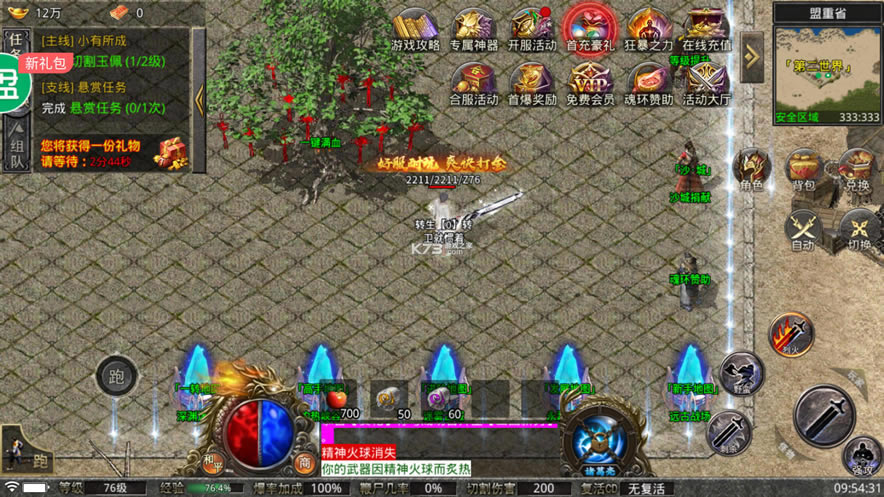Click the 新礼包 new gift pack badge

(46, 63)
